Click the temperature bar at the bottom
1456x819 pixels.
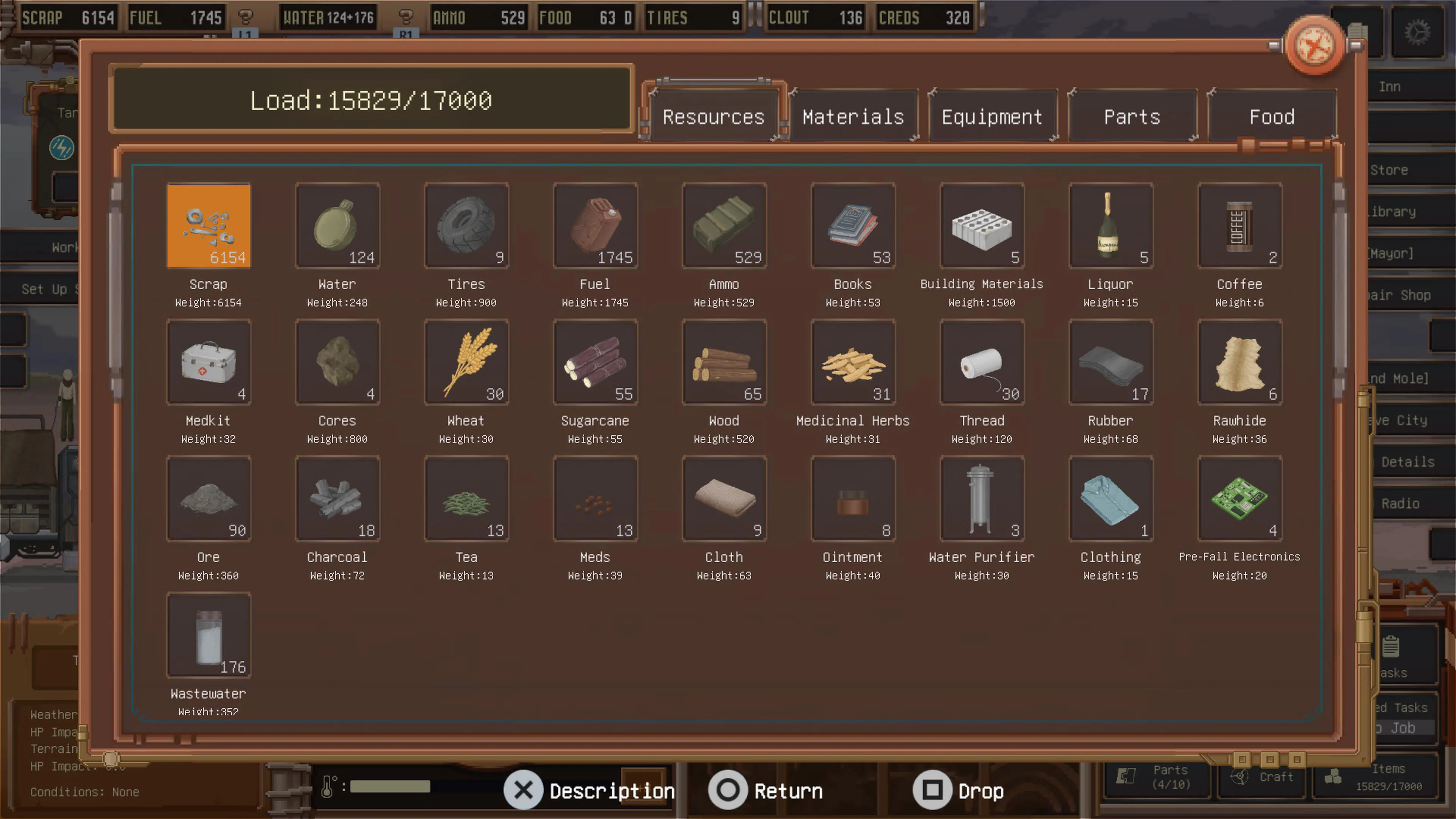pyautogui.click(x=390, y=786)
